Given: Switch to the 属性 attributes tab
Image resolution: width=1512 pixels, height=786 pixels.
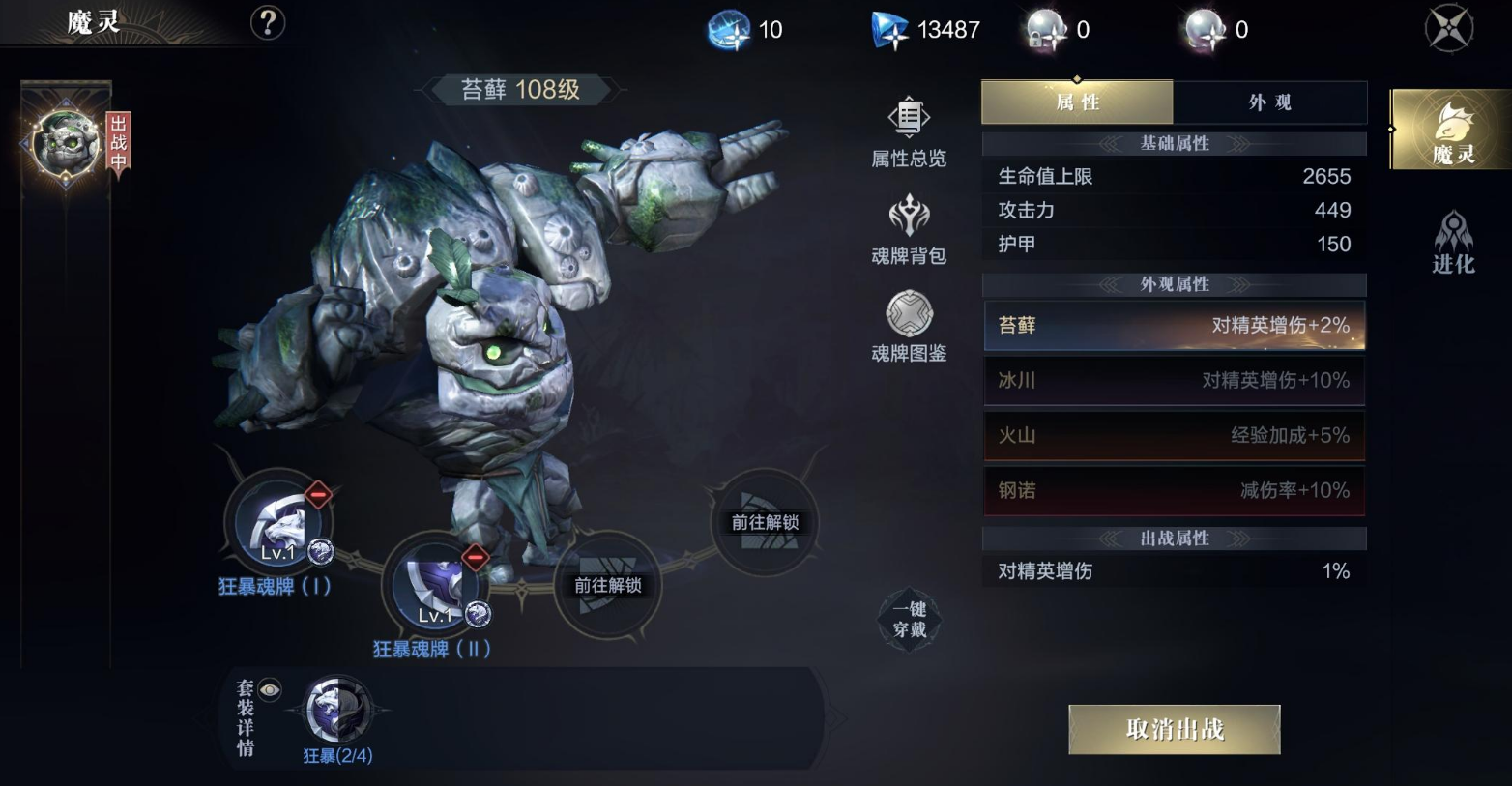Looking at the screenshot, I should pyautogui.click(x=1076, y=102).
